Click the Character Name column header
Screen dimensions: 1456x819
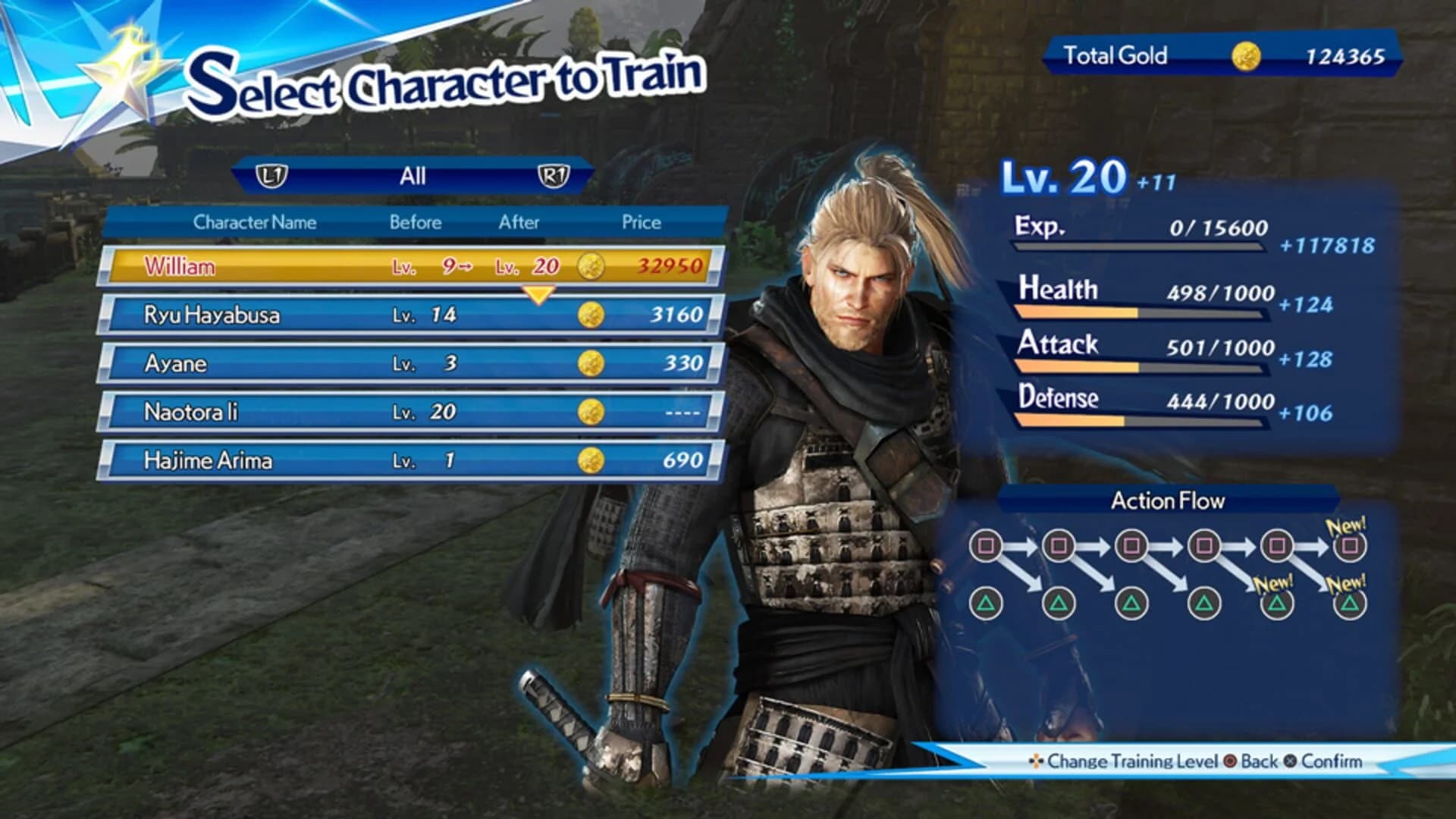tap(256, 222)
